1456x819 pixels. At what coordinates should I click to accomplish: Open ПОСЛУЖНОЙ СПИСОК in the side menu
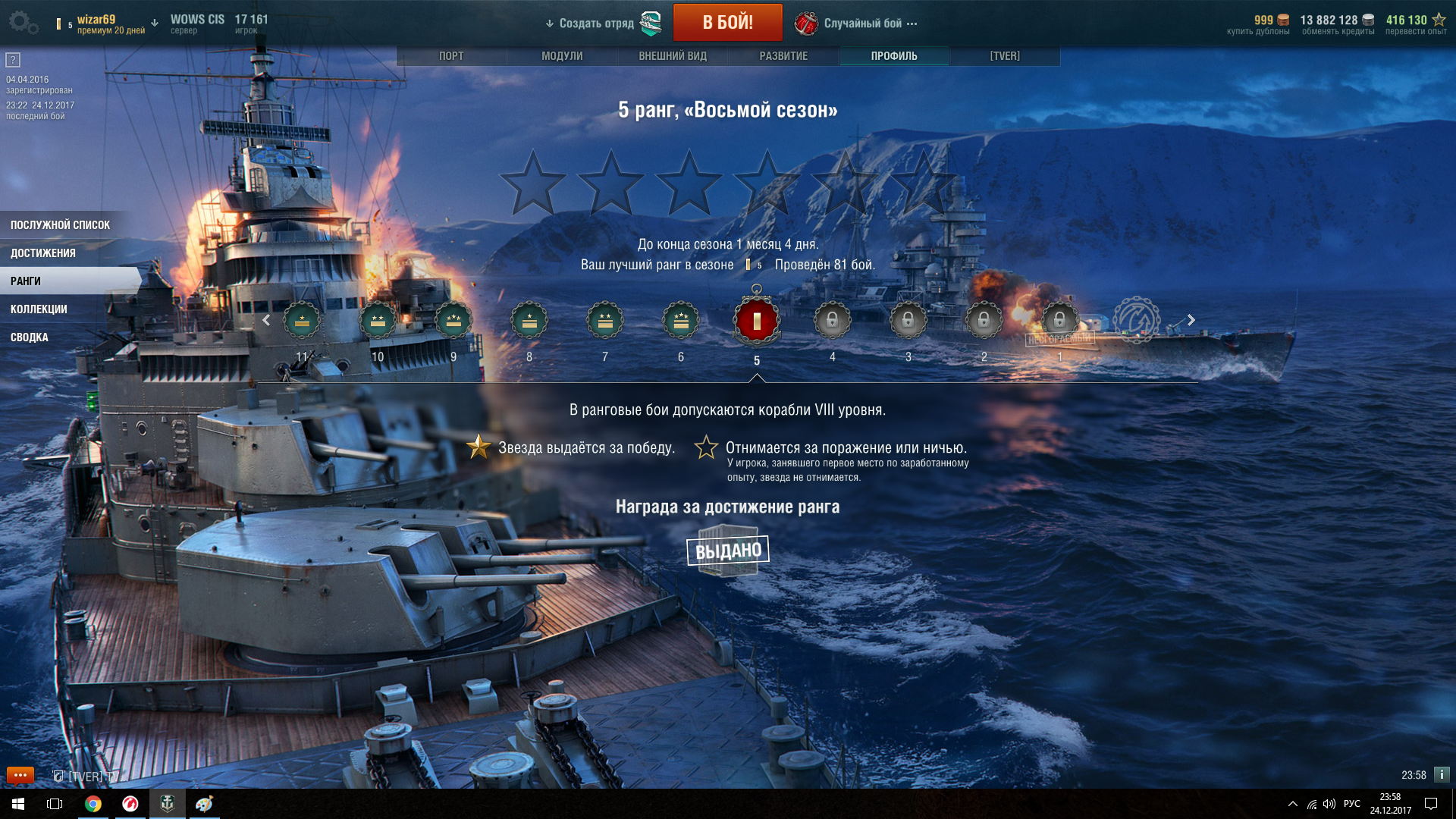click(x=61, y=225)
